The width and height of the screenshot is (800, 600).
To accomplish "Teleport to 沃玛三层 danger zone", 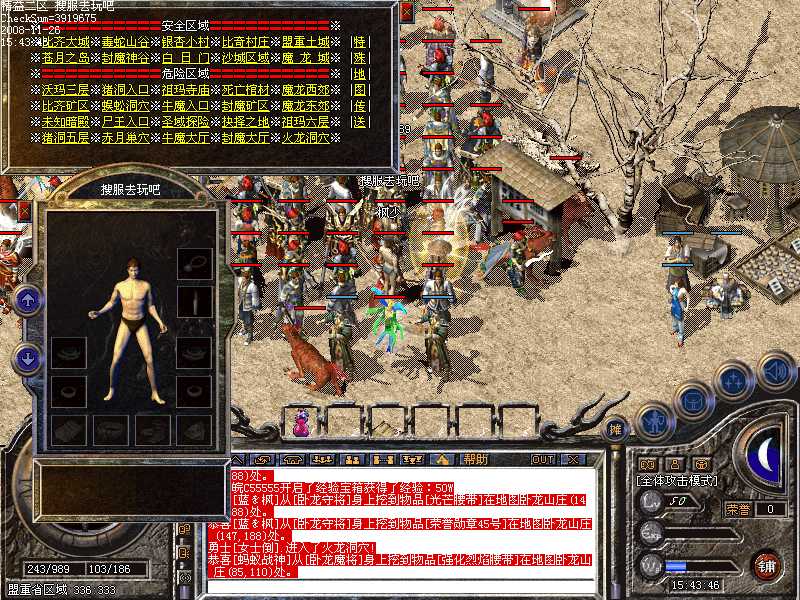I will coord(67,89).
